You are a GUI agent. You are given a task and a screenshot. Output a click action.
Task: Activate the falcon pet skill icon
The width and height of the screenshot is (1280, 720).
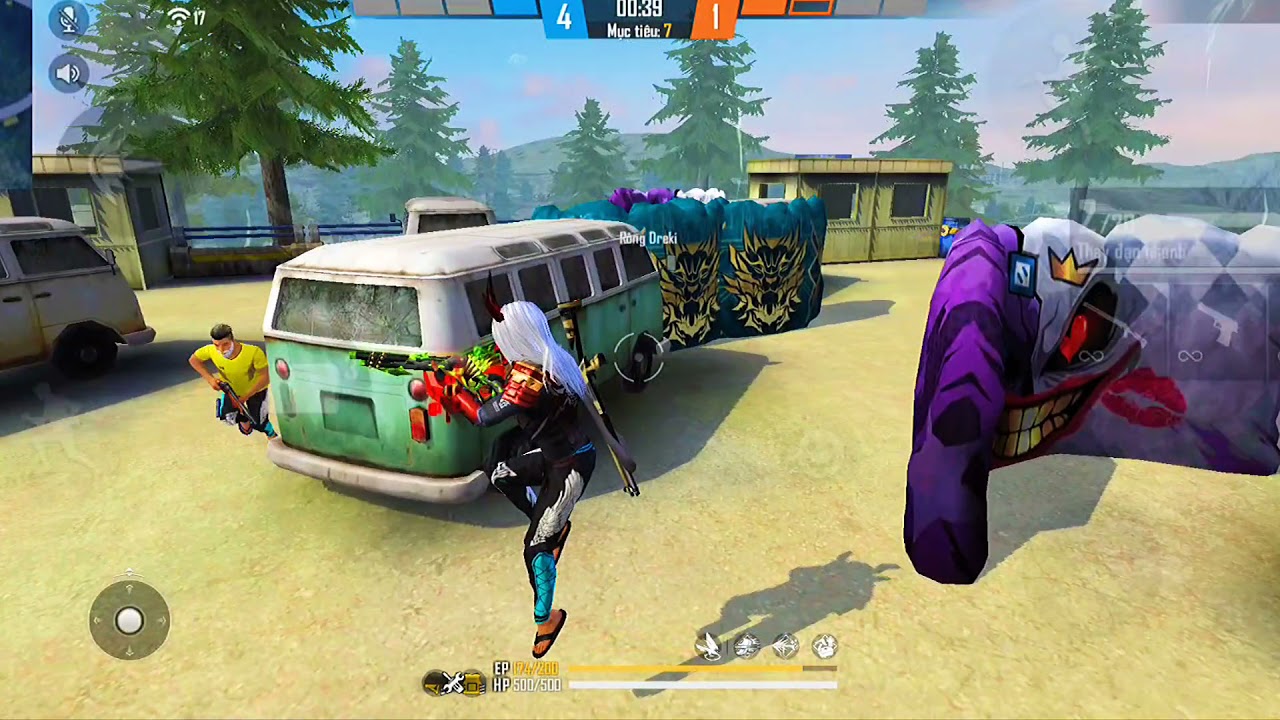pos(709,647)
